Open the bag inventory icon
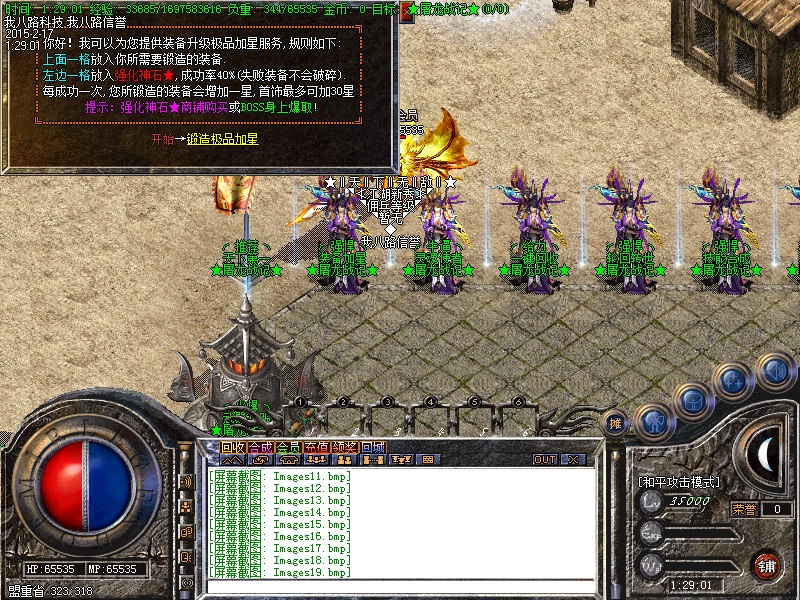Image resolution: width=800 pixels, height=600 pixels. click(692, 402)
